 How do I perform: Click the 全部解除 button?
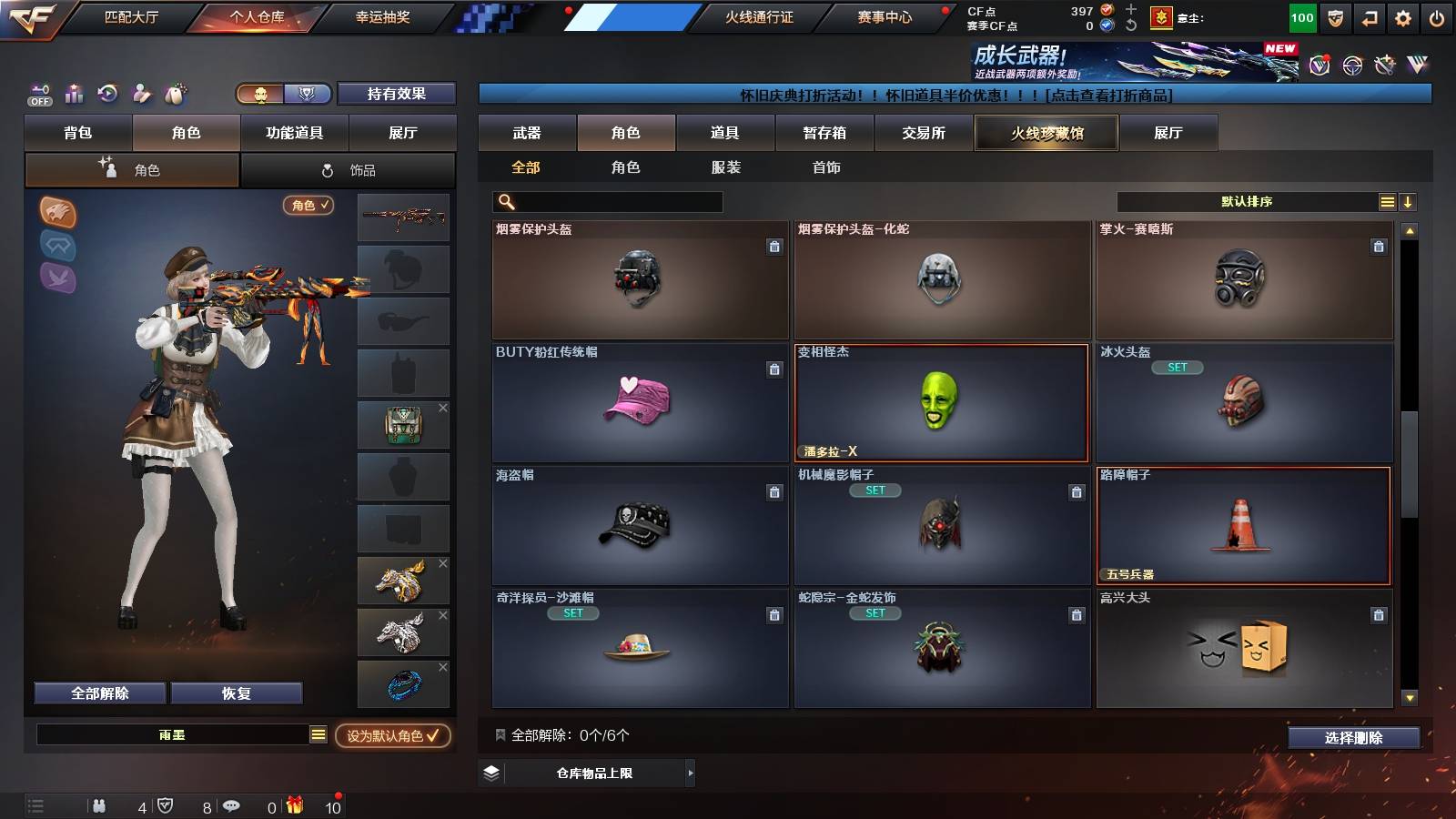click(x=98, y=693)
